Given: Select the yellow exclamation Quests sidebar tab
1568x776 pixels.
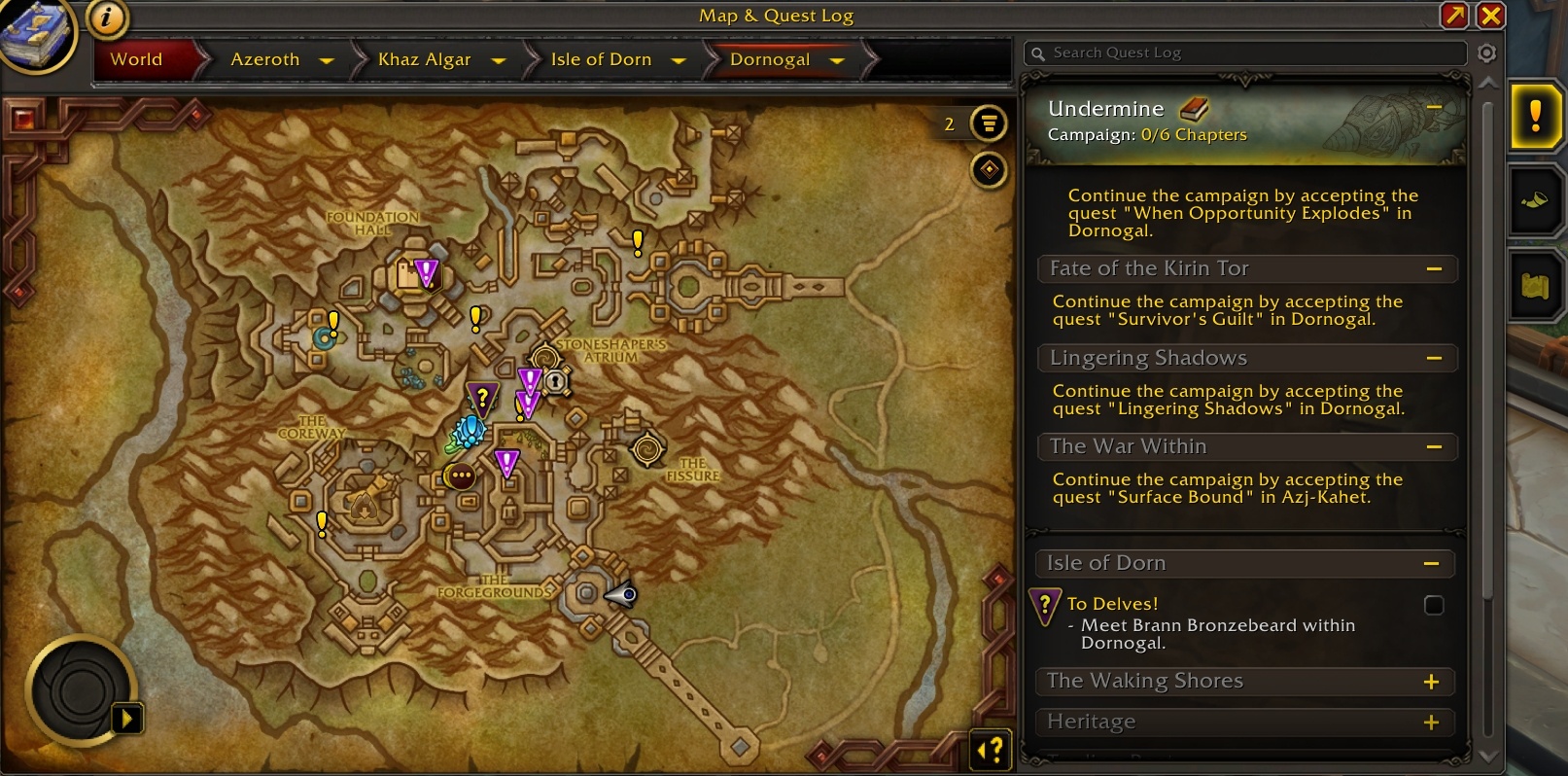Looking at the screenshot, I should pyautogui.click(x=1536, y=118).
